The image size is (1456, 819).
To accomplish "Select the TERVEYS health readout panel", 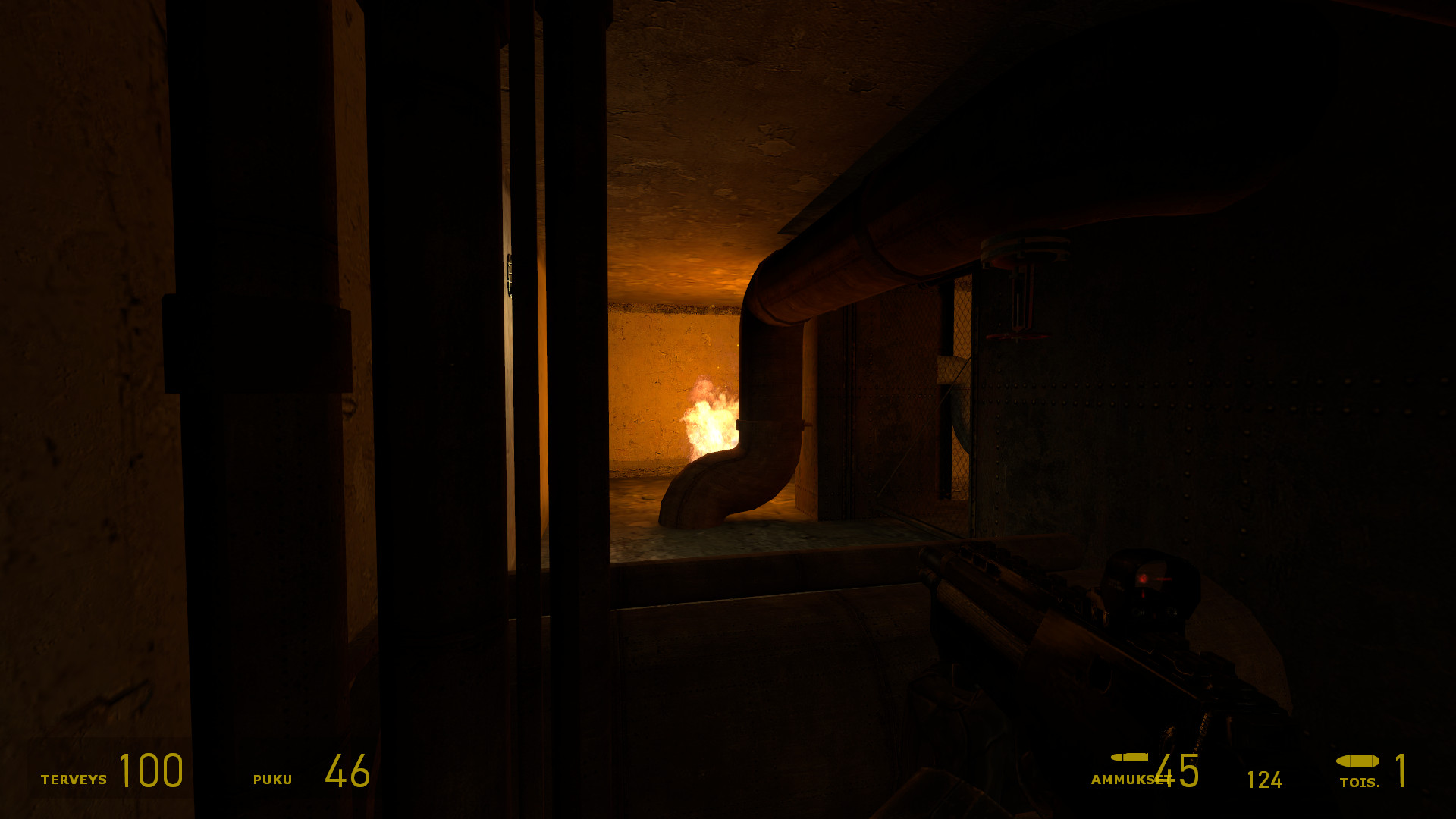I will (114, 775).
